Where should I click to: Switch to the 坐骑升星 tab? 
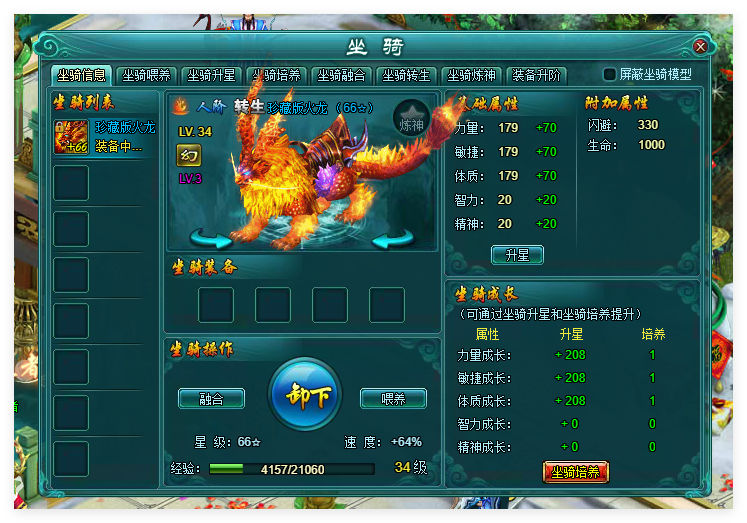pos(212,75)
